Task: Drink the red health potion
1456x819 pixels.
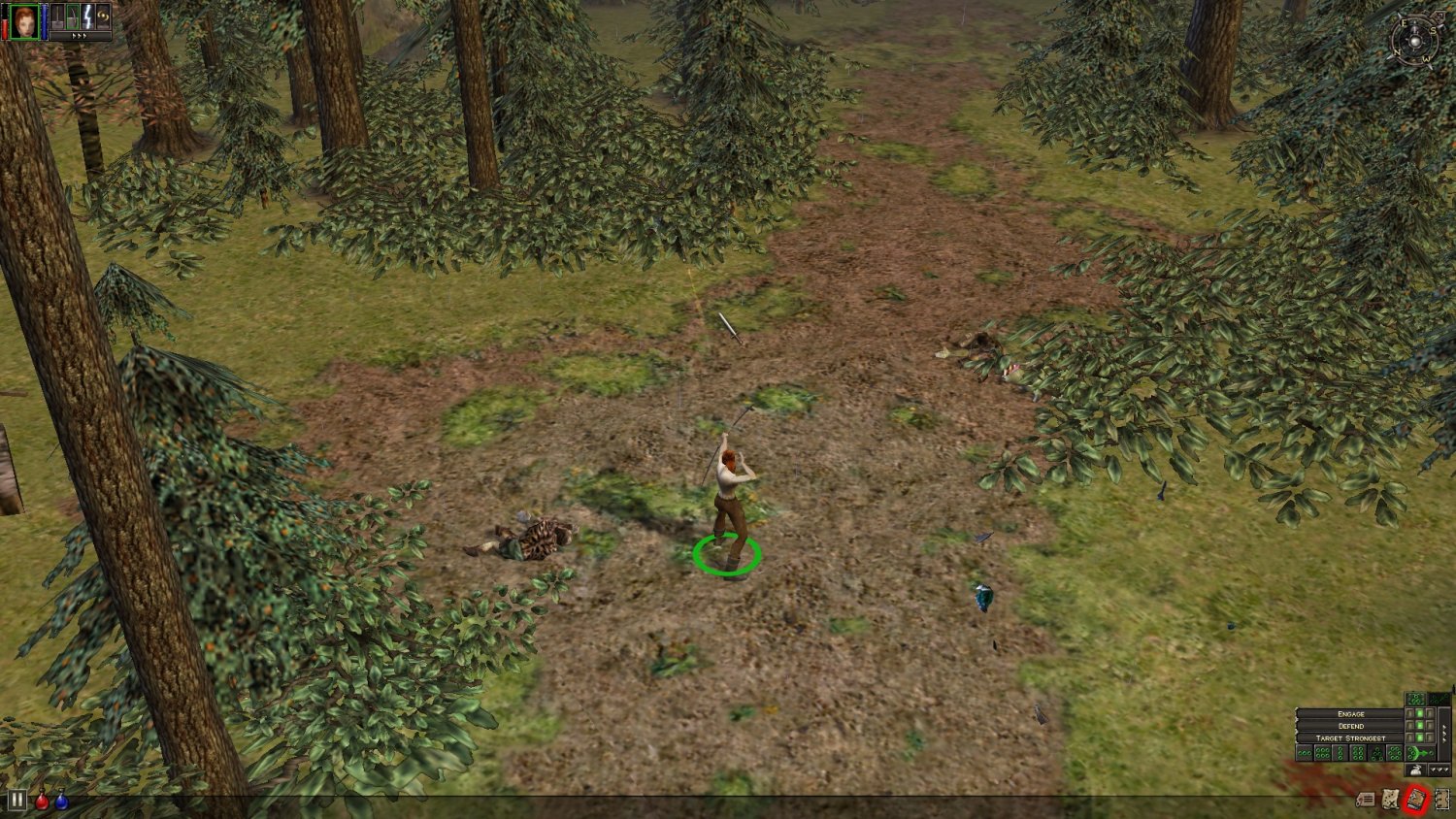Action: 42,802
